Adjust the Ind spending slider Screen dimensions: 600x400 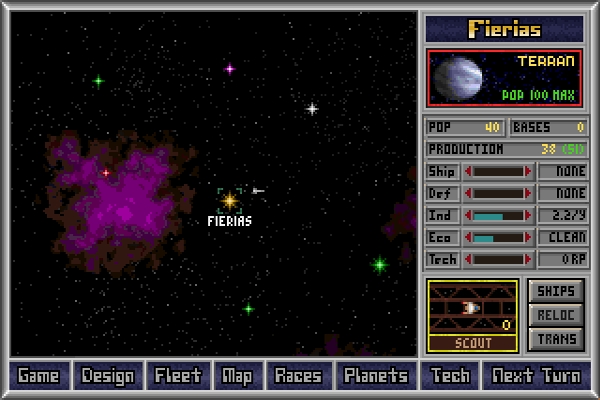tap(498, 216)
